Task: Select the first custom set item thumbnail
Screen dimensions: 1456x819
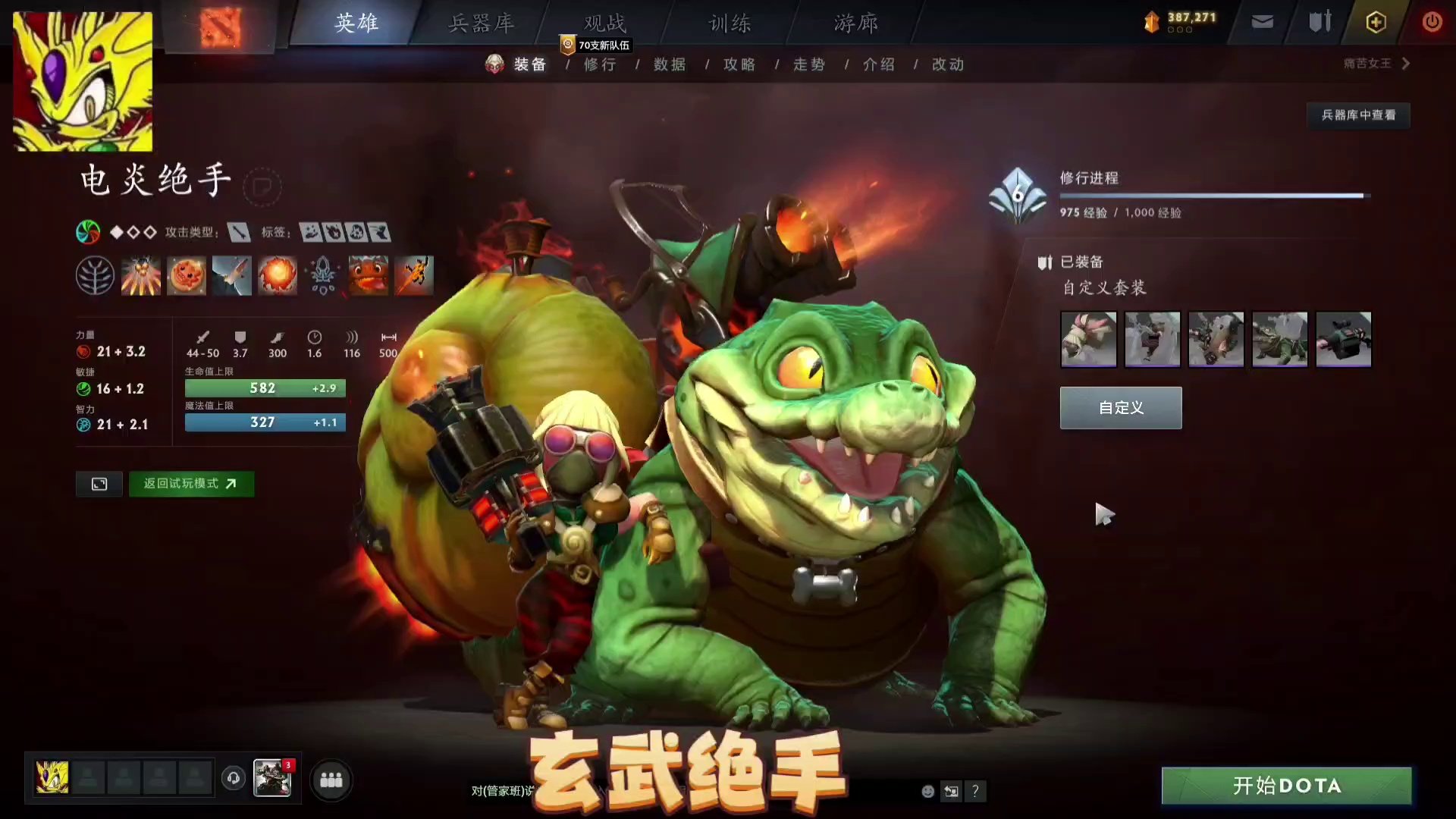Action: (1088, 339)
